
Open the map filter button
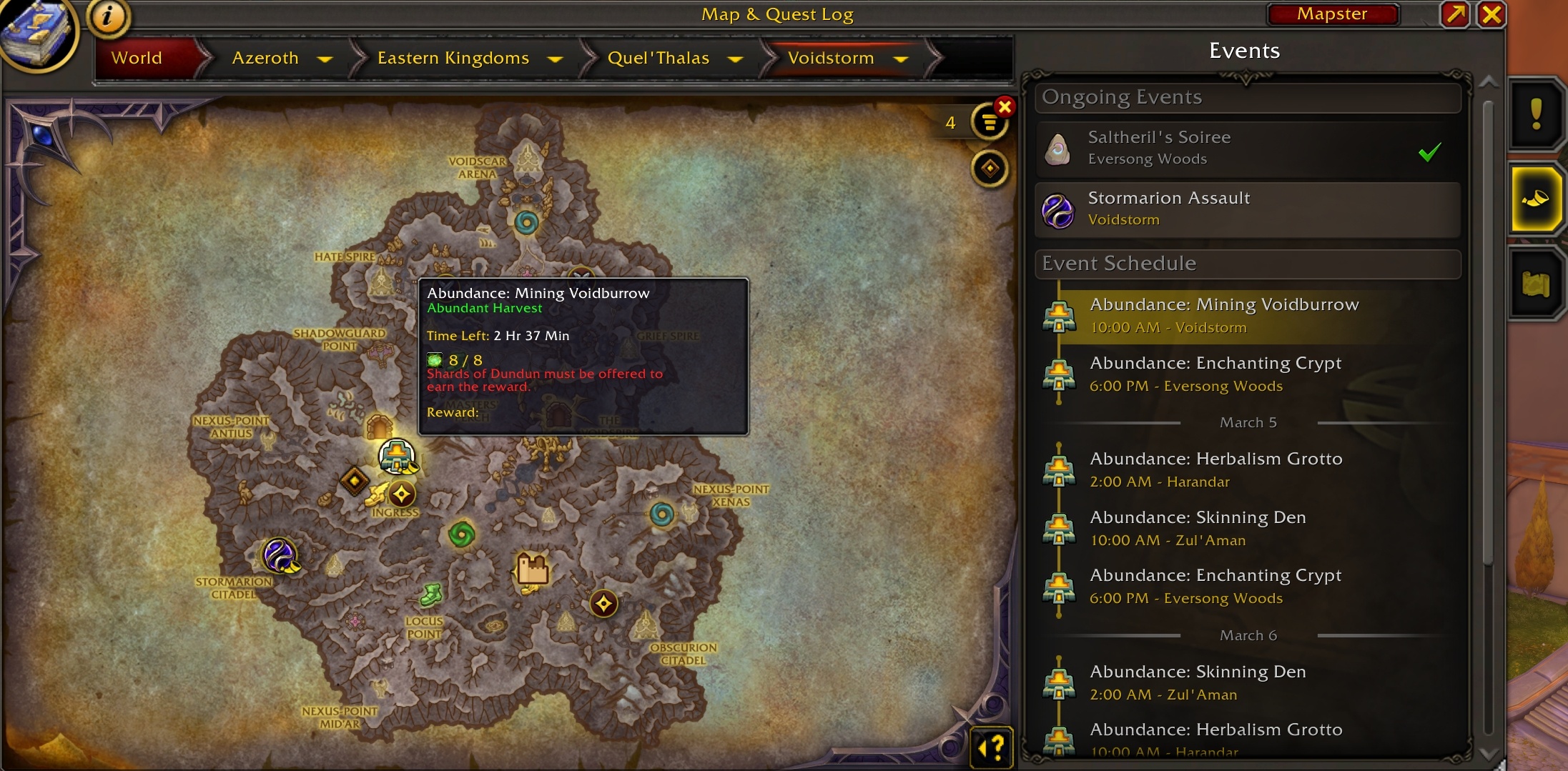click(x=989, y=123)
